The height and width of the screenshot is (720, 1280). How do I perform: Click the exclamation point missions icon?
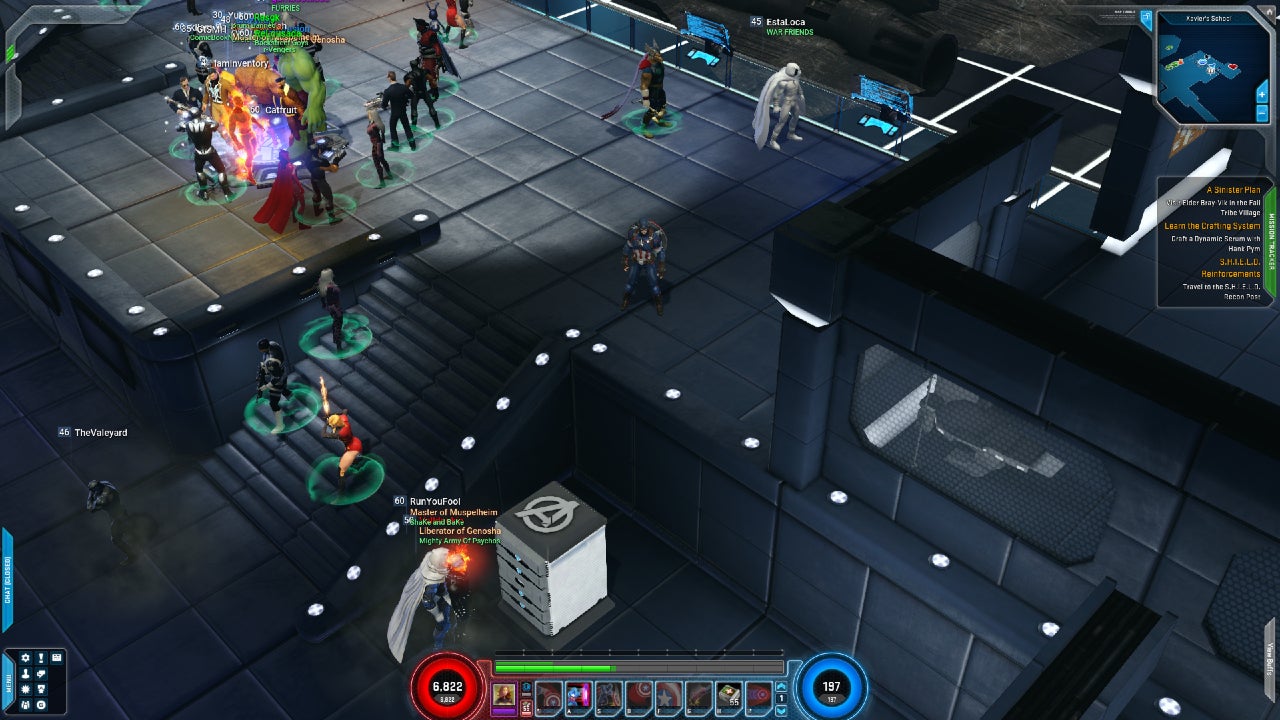(x=41, y=658)
